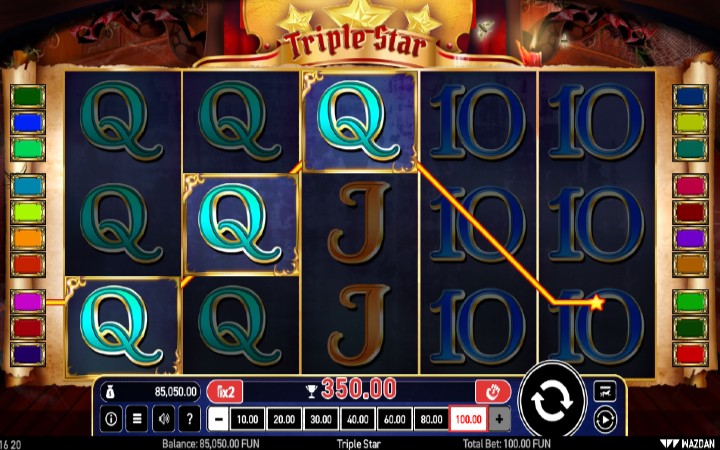The width and height of the screenshot is (720, 450).
Task: Open the info button with the i icon
Action: tap(111, 419)
